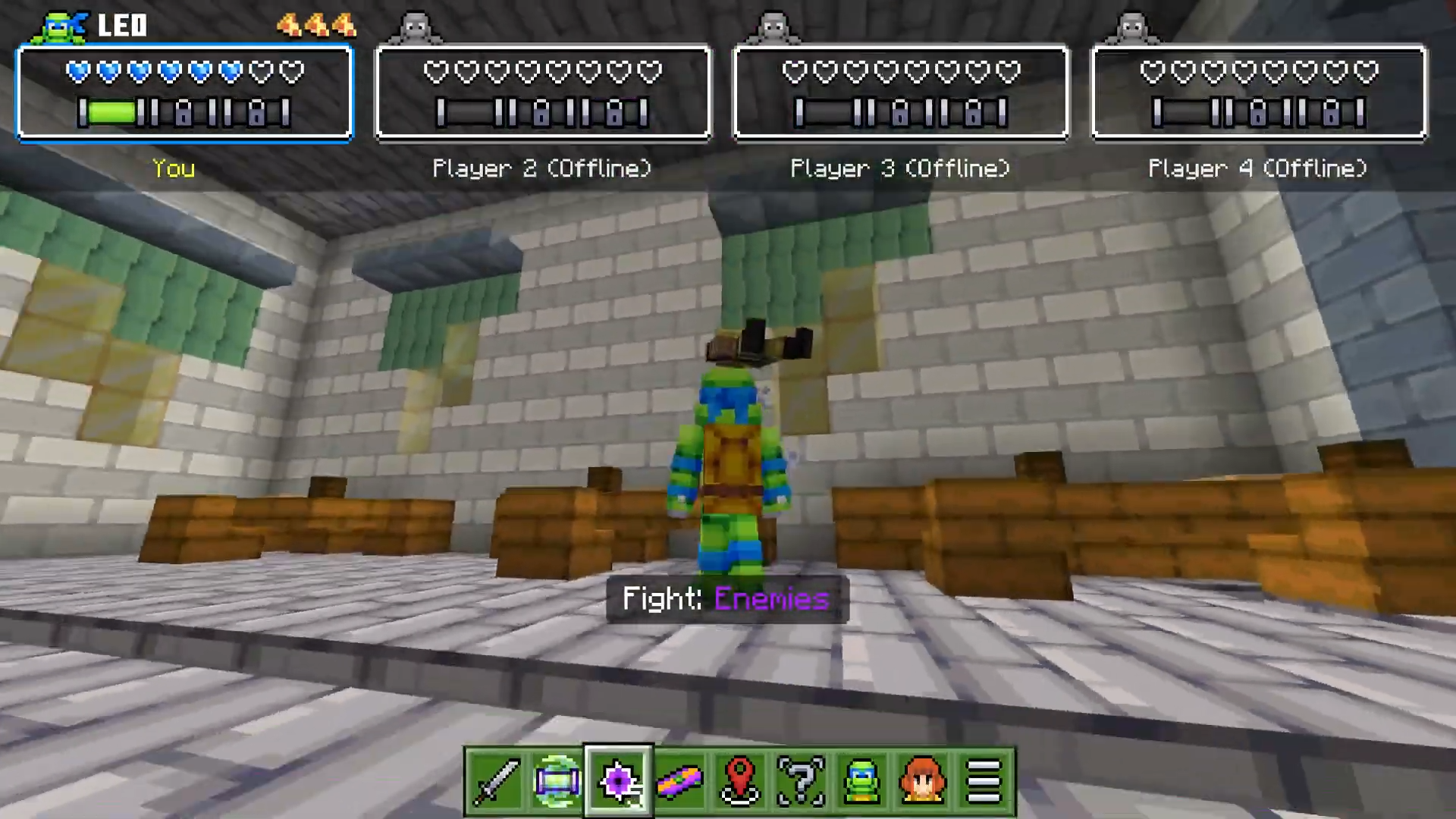
Task: Choose the Player 4 offline status panel
Action: point(1259,93)
